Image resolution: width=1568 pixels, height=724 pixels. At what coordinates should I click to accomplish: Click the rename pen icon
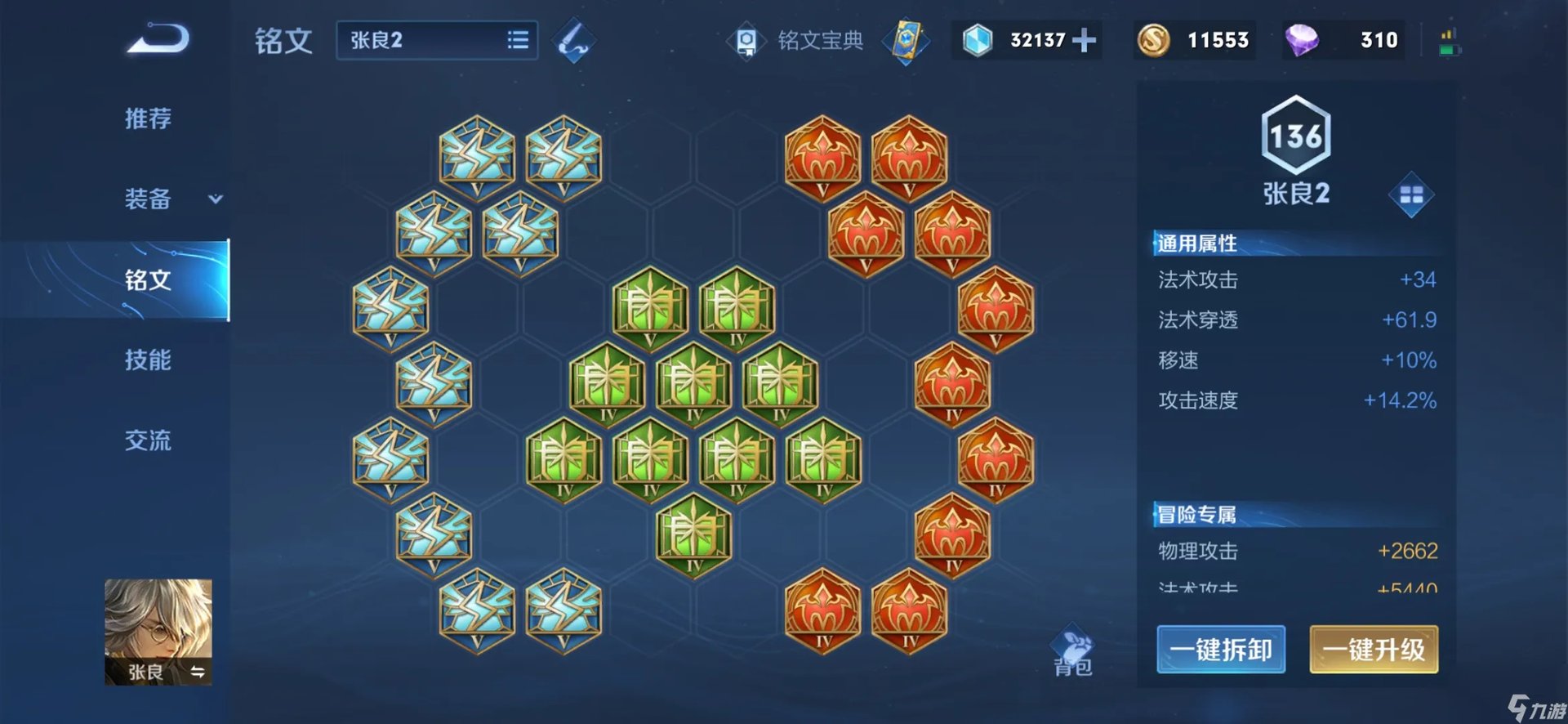(x=573, y=41)
